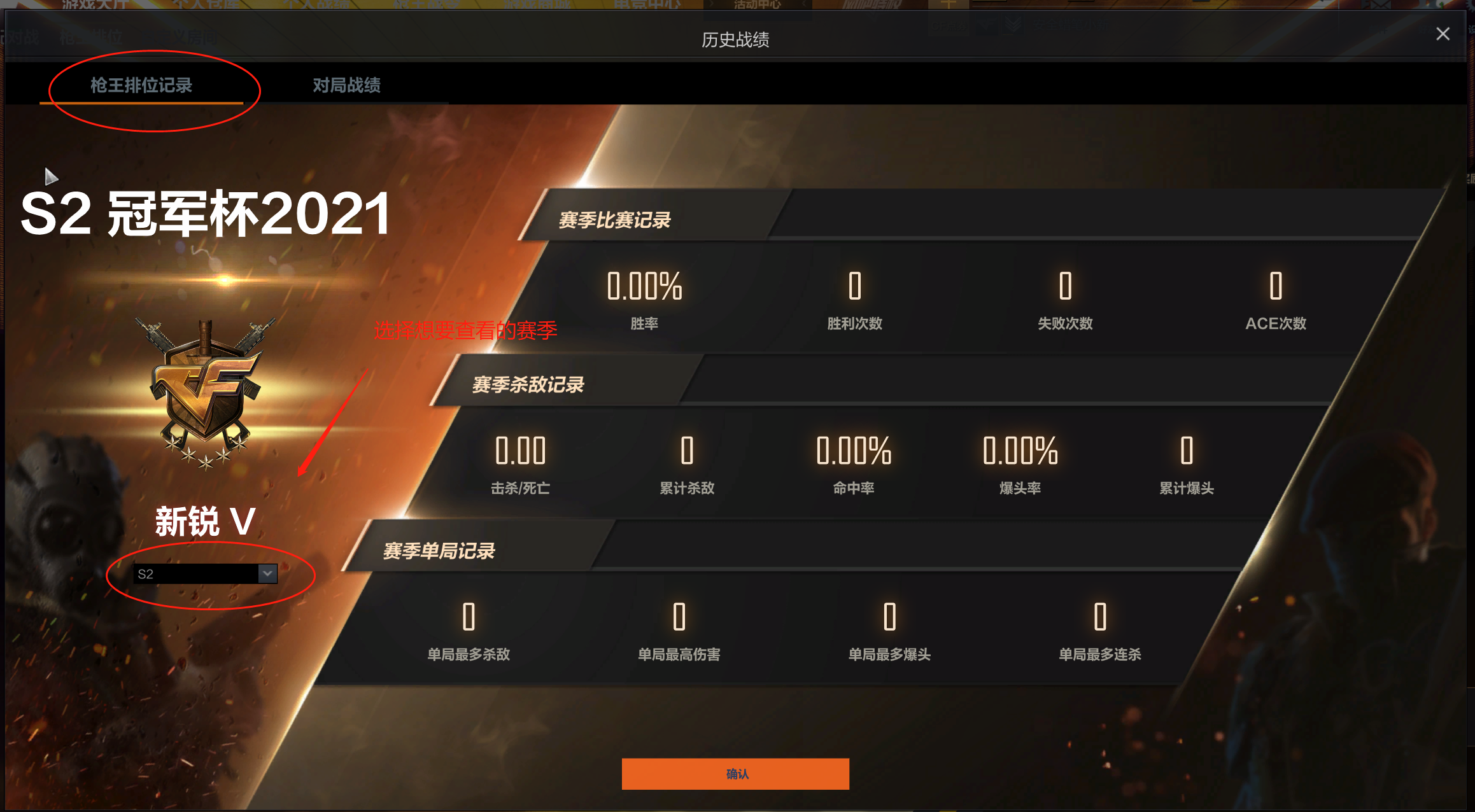Open the 游戏商城 menu
The height and width of the screenshot is (812, 1475).
538,5
